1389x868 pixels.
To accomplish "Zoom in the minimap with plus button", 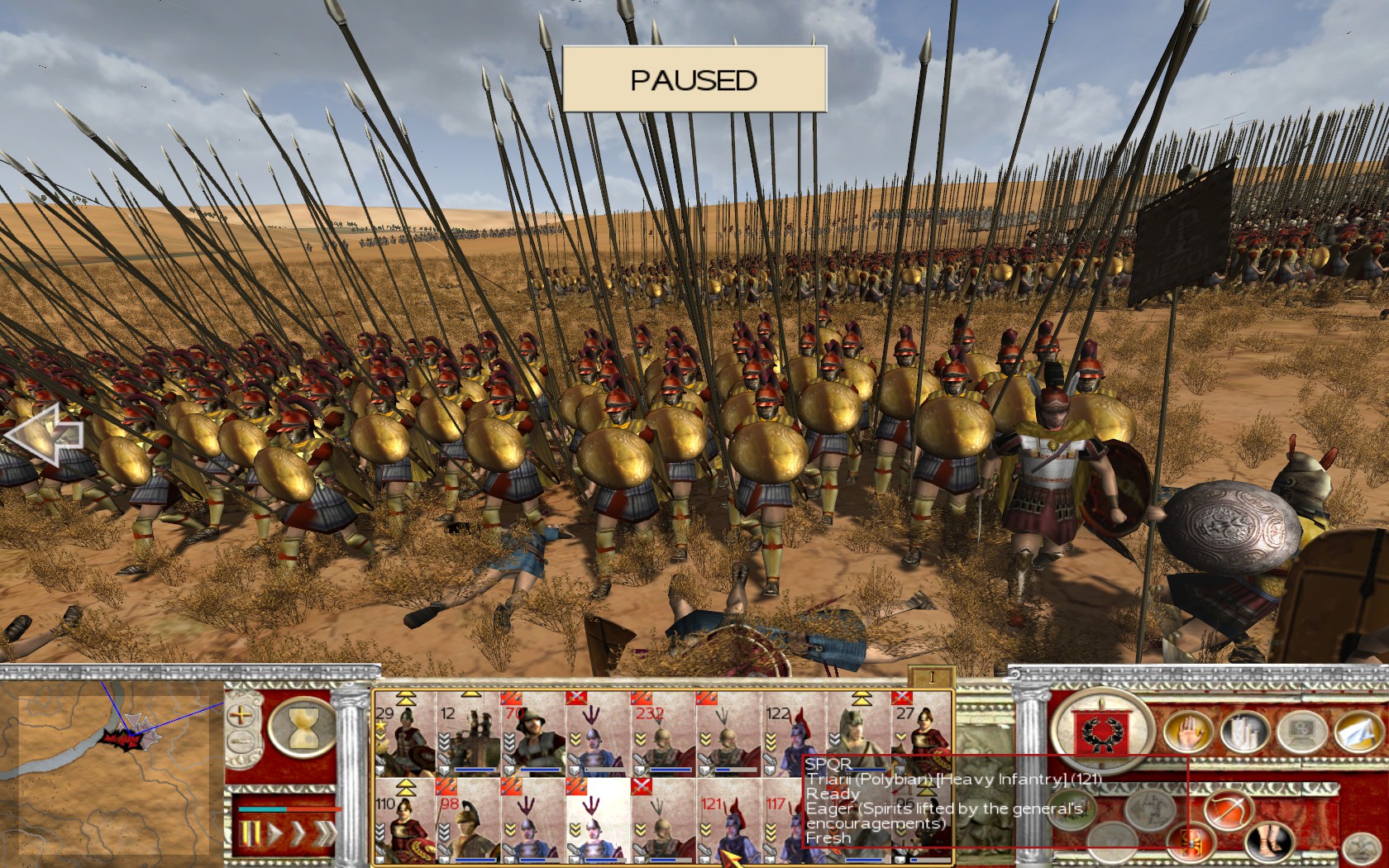I will click(241, 715).
